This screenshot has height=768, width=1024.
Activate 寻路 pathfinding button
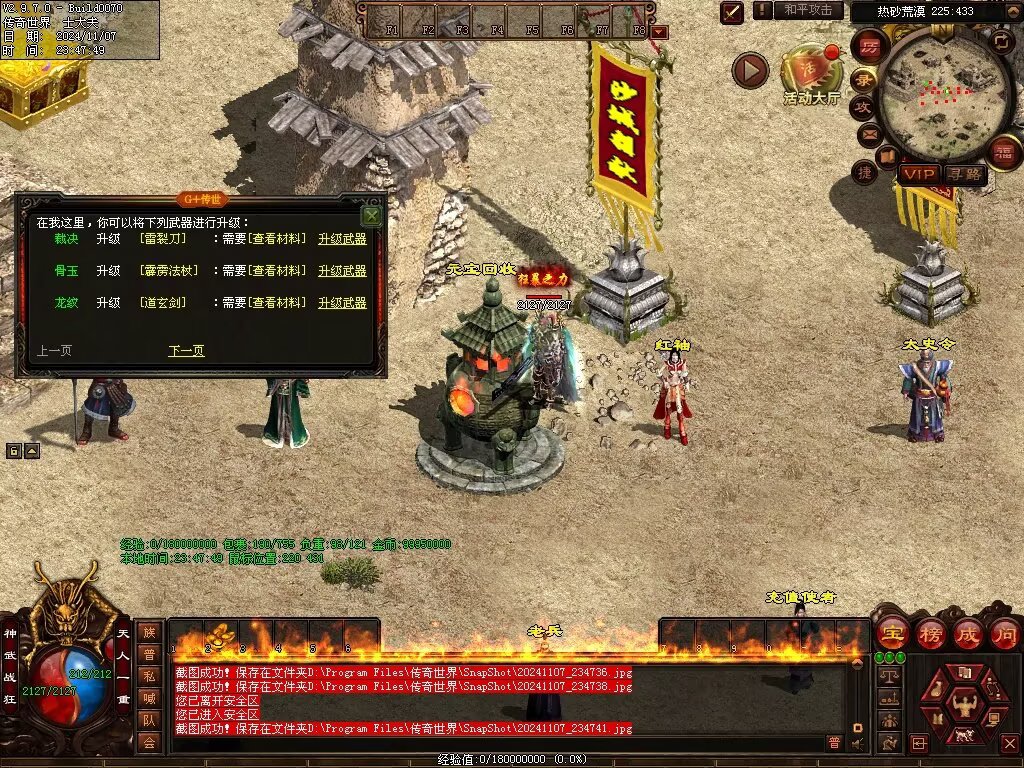tap(965, 174)
